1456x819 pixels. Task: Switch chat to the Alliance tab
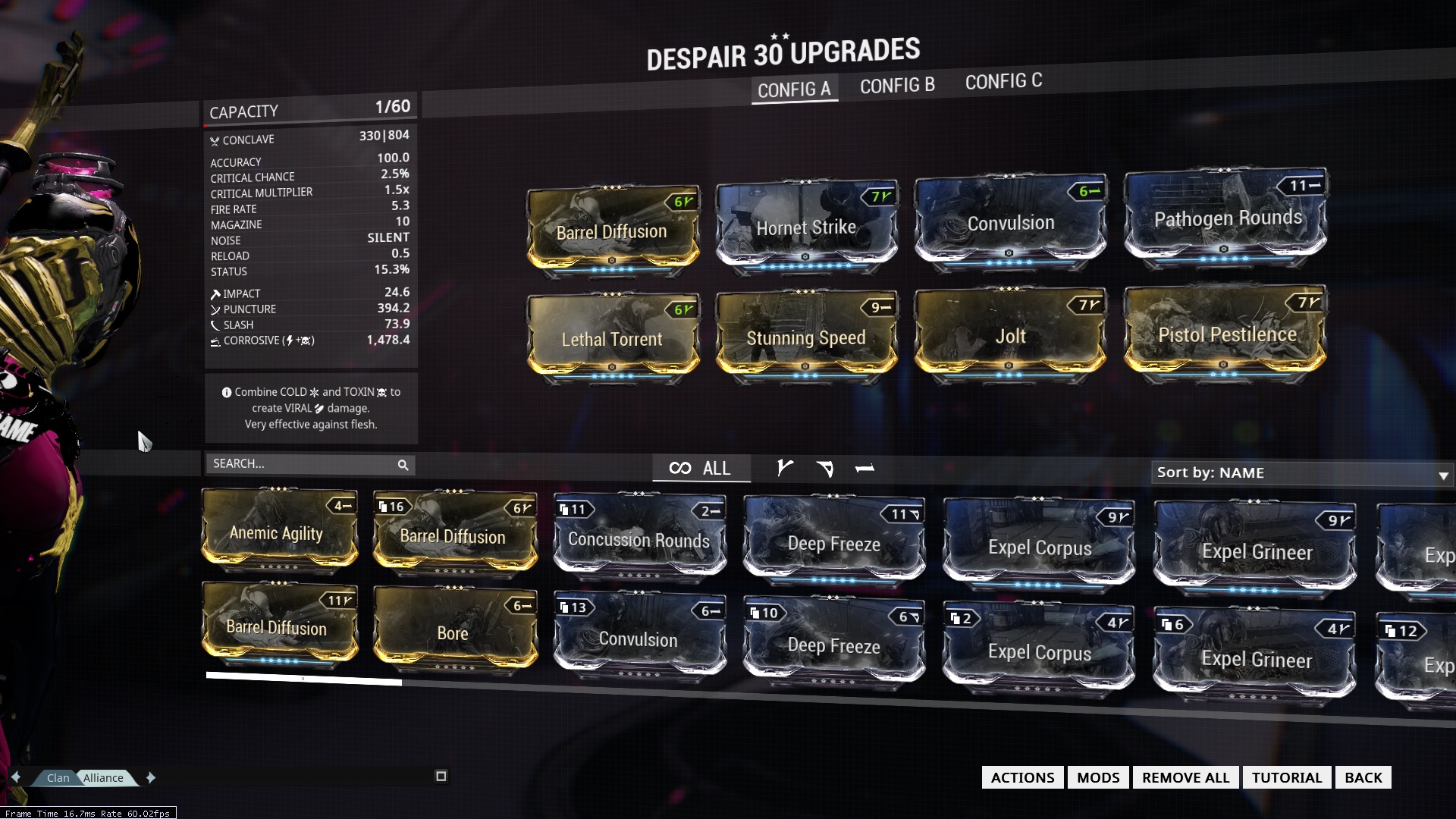click(104, 777)
